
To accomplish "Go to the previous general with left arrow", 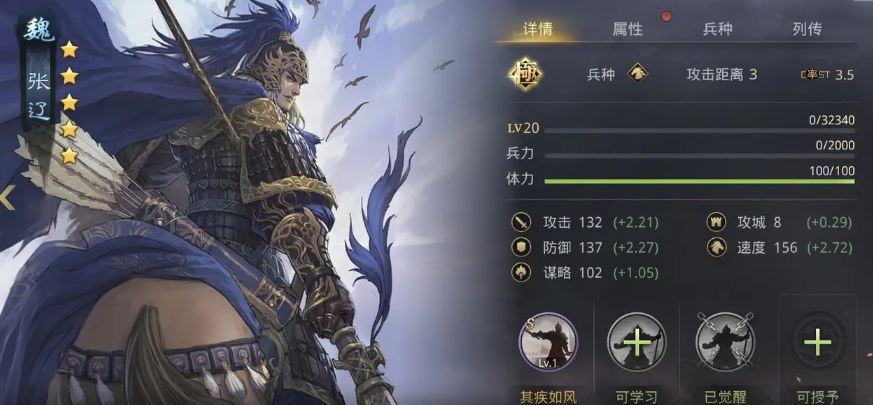I will (x=8, y=197).
